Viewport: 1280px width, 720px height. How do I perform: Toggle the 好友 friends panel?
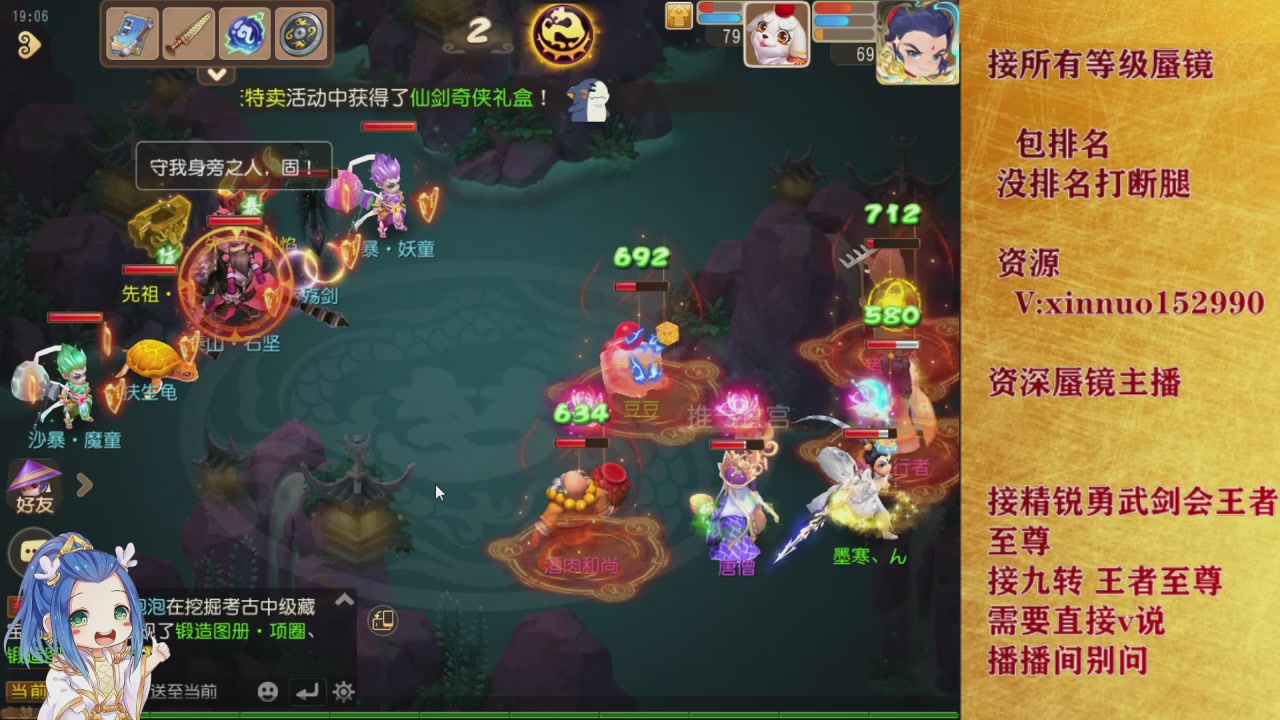point(32,487)
